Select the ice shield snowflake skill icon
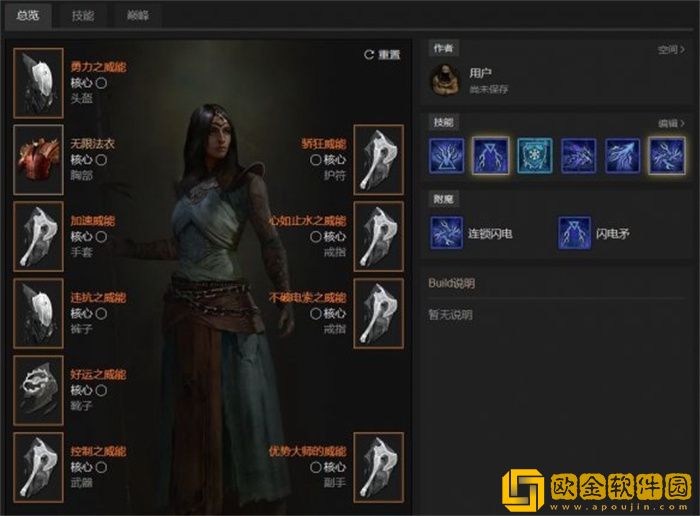The height and width of the screenshot is (516, 700). (535, 156)
